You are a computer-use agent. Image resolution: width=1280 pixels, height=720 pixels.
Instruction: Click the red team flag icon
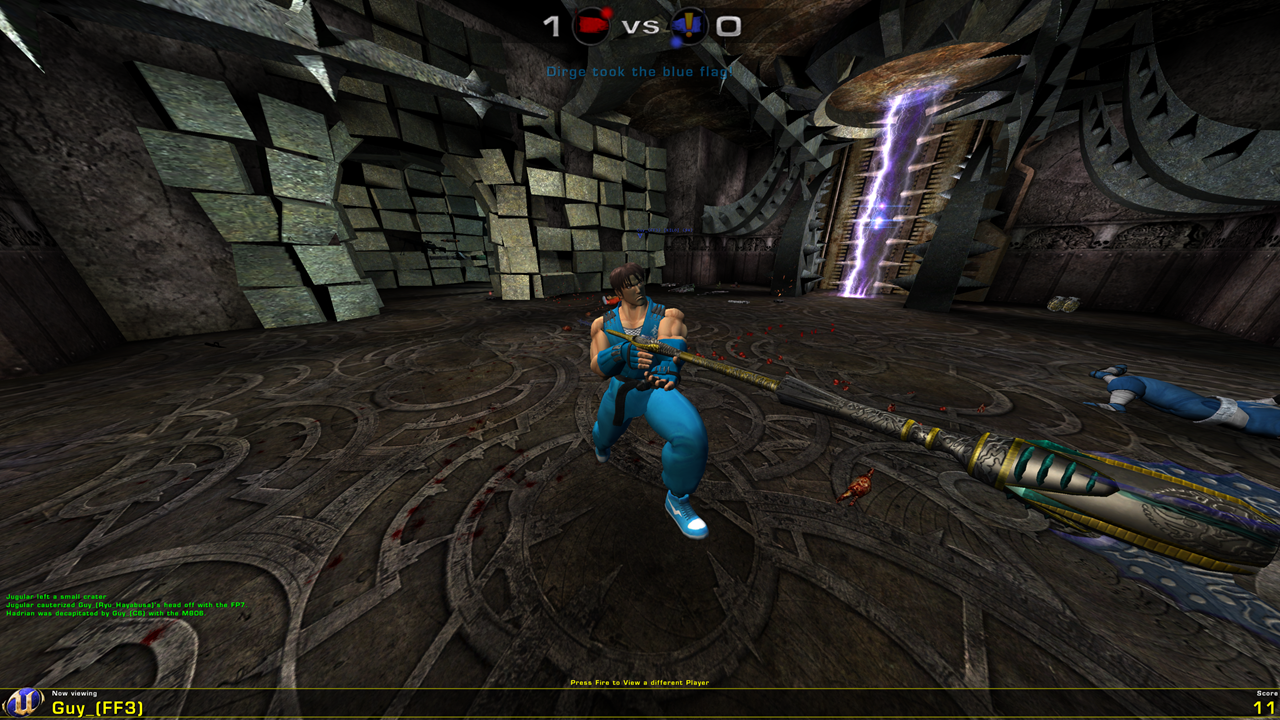592,25
